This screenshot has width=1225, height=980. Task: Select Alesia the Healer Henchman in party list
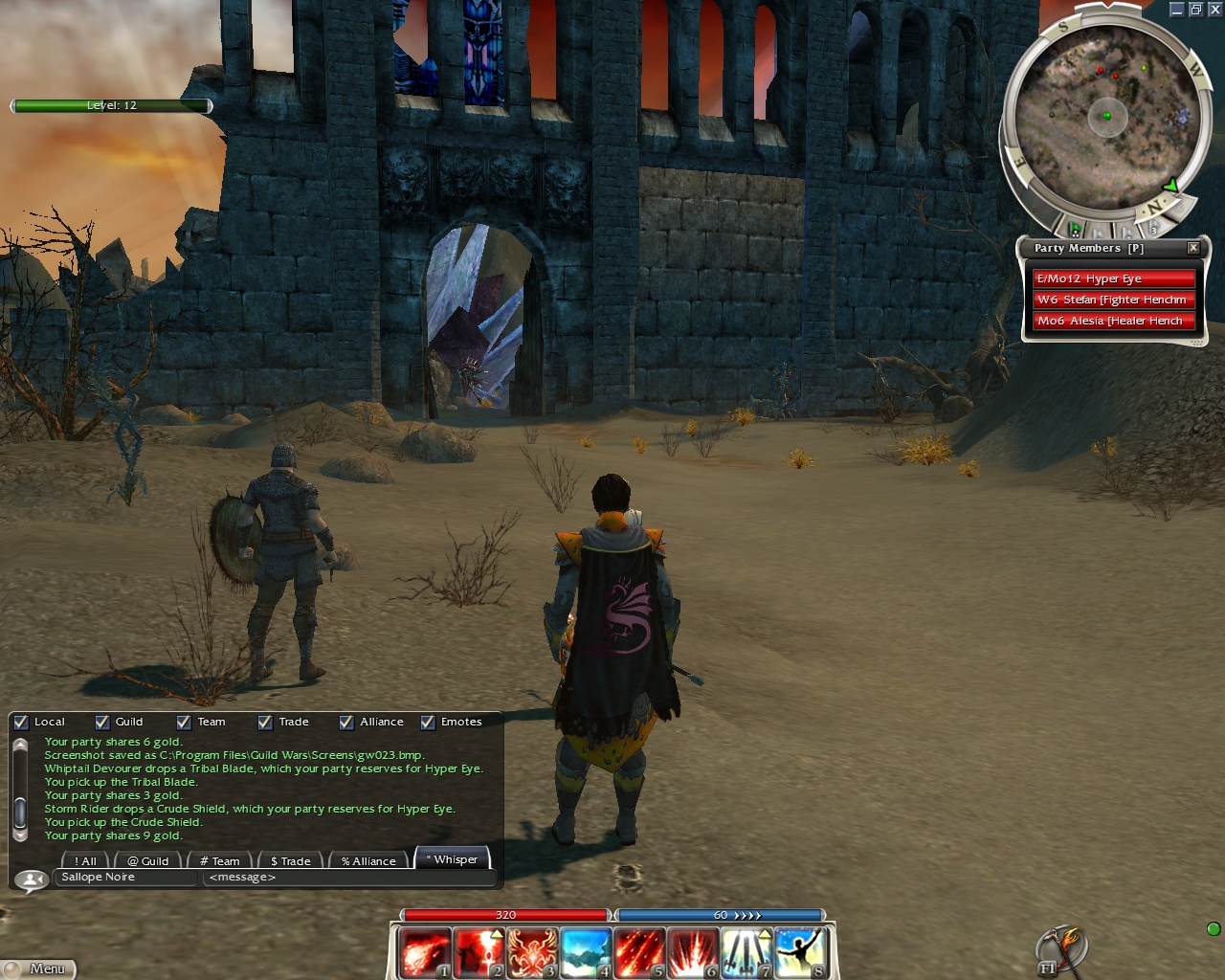tap(1113, 321)
